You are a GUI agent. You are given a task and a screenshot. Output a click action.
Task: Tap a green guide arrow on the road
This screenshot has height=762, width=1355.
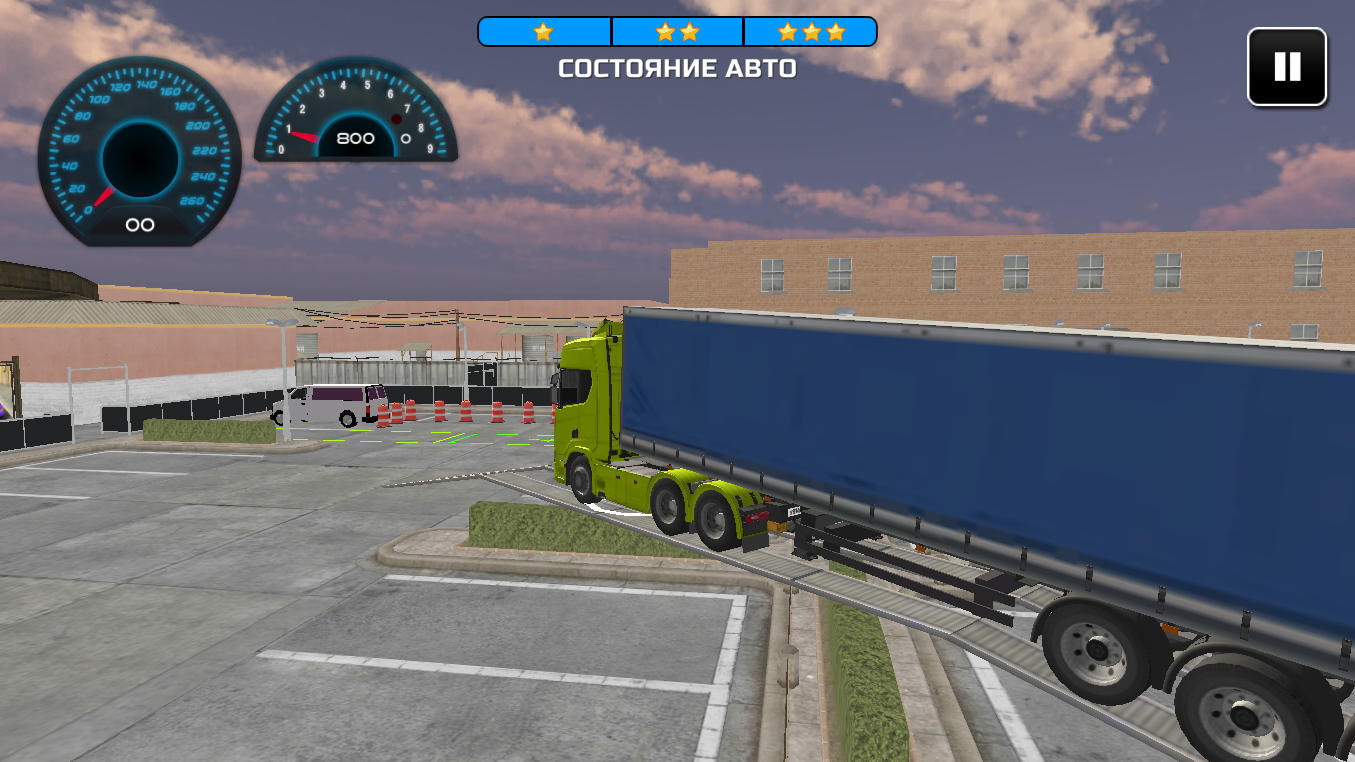455,437
